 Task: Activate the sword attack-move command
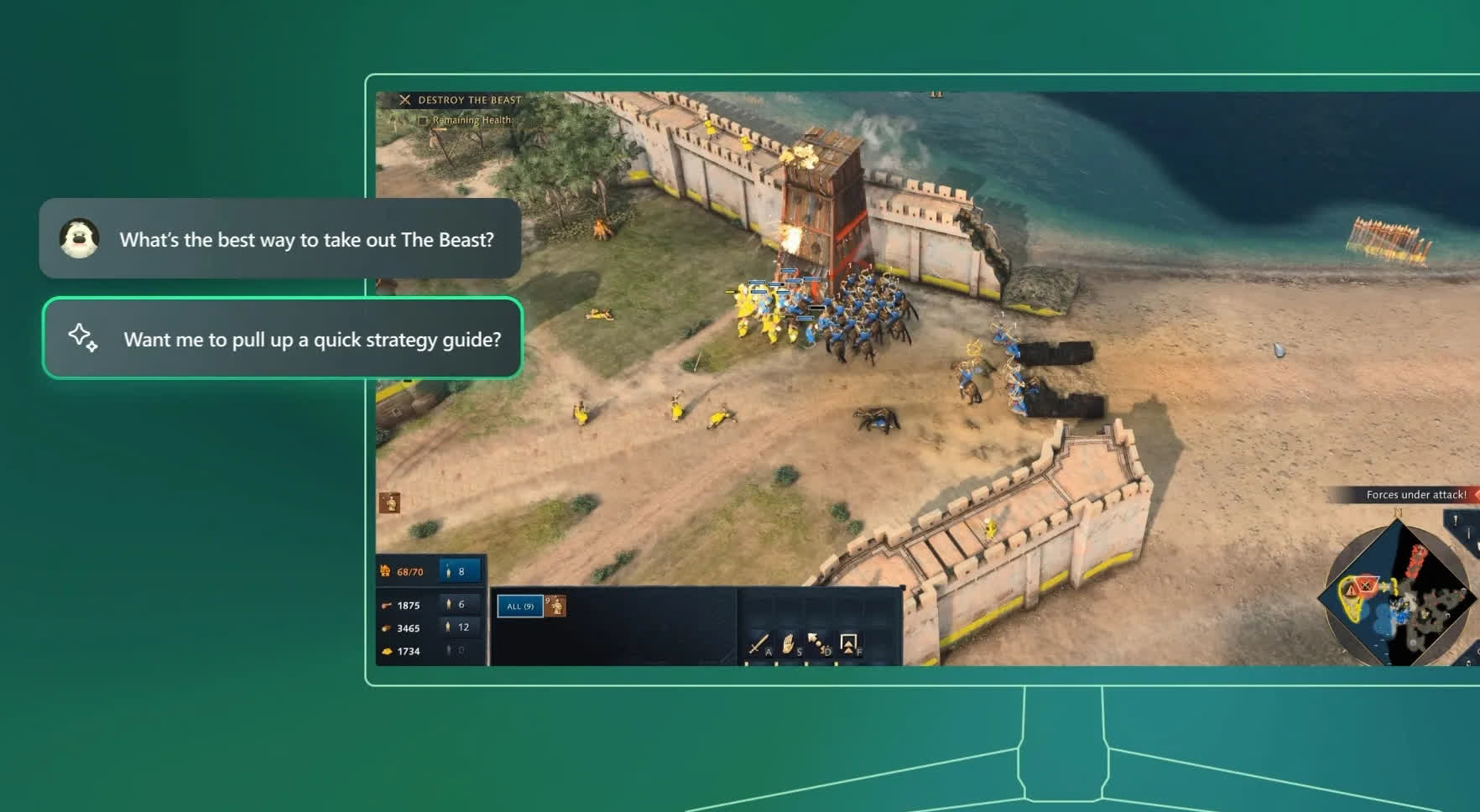(758, 643)
